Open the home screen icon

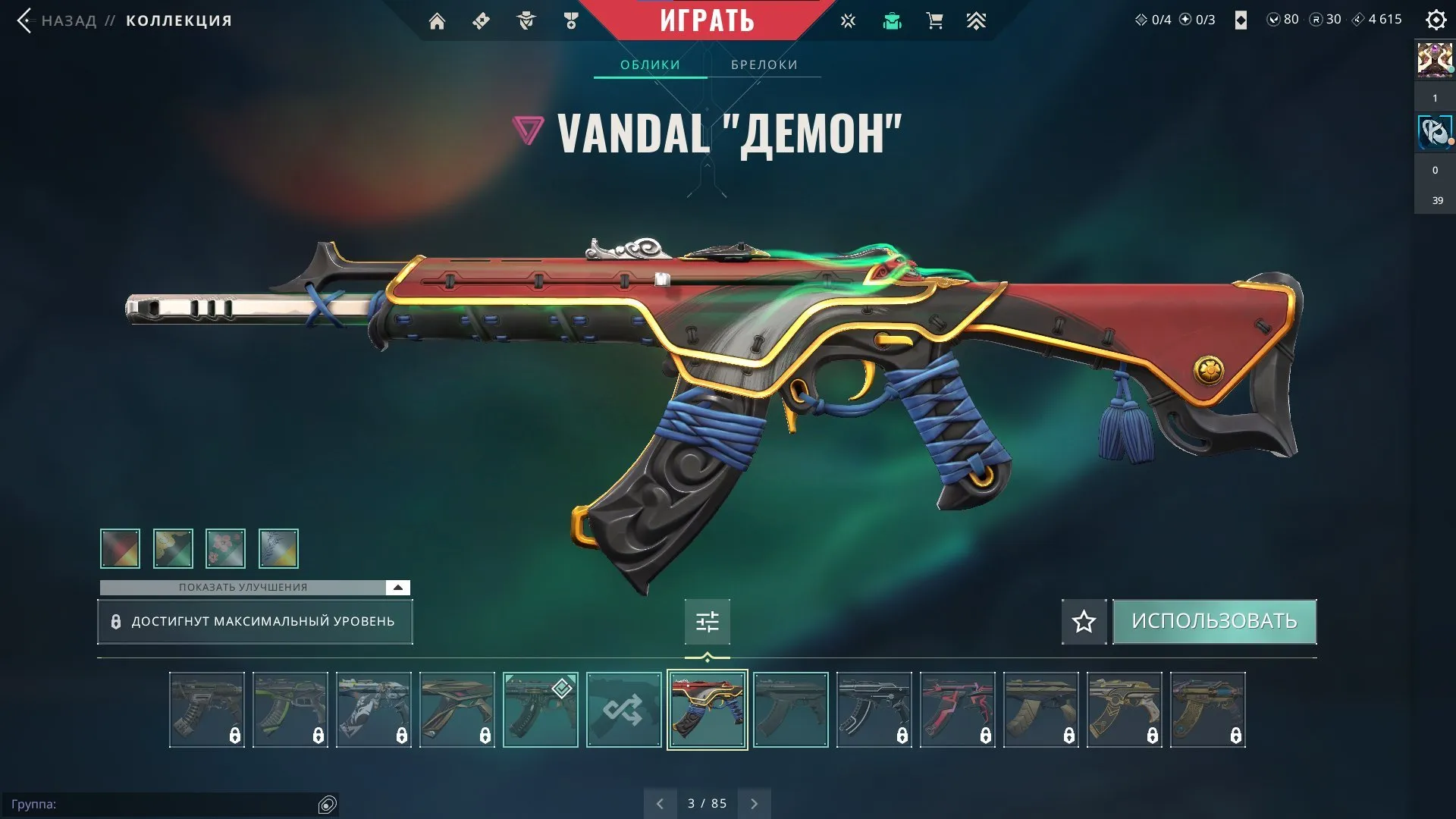(x=438, y=20)
